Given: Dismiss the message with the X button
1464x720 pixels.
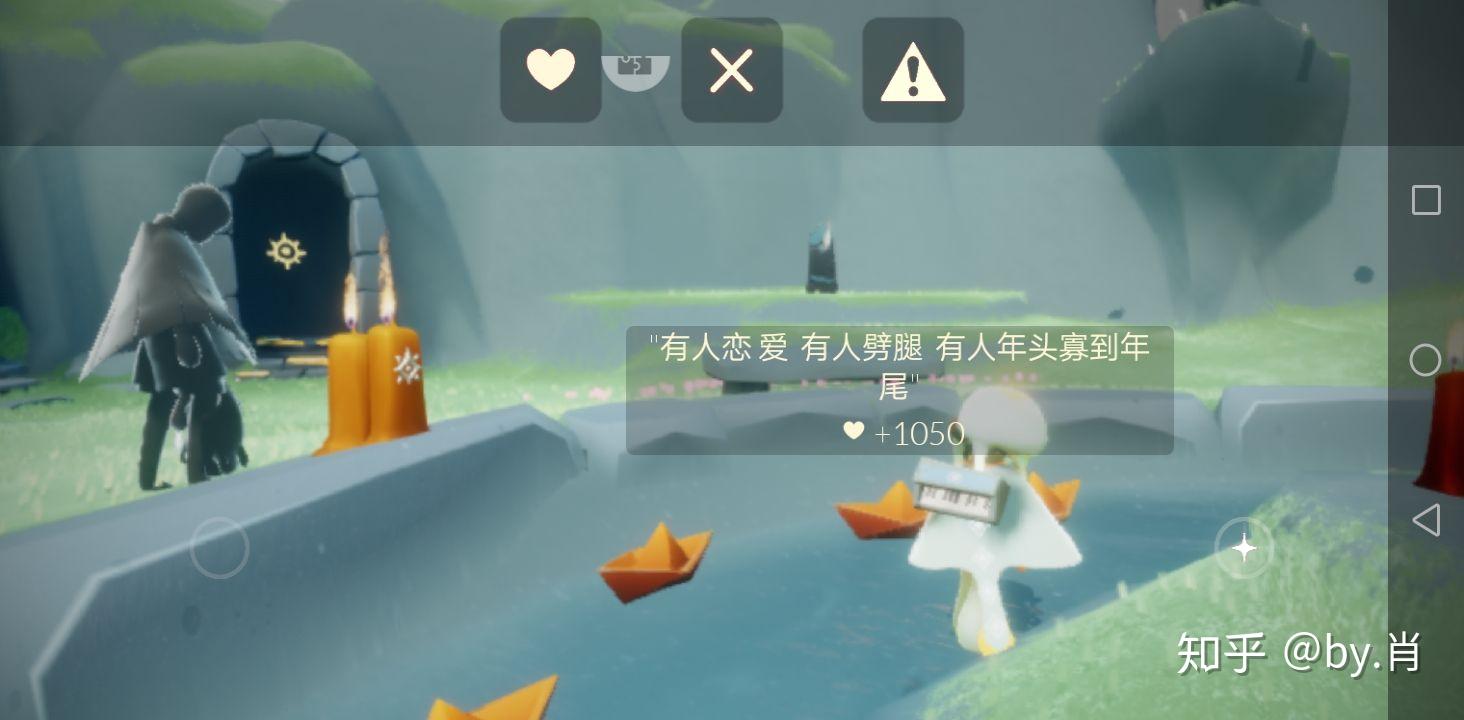Looking at the screenshot, I should [x=730, y=70].
